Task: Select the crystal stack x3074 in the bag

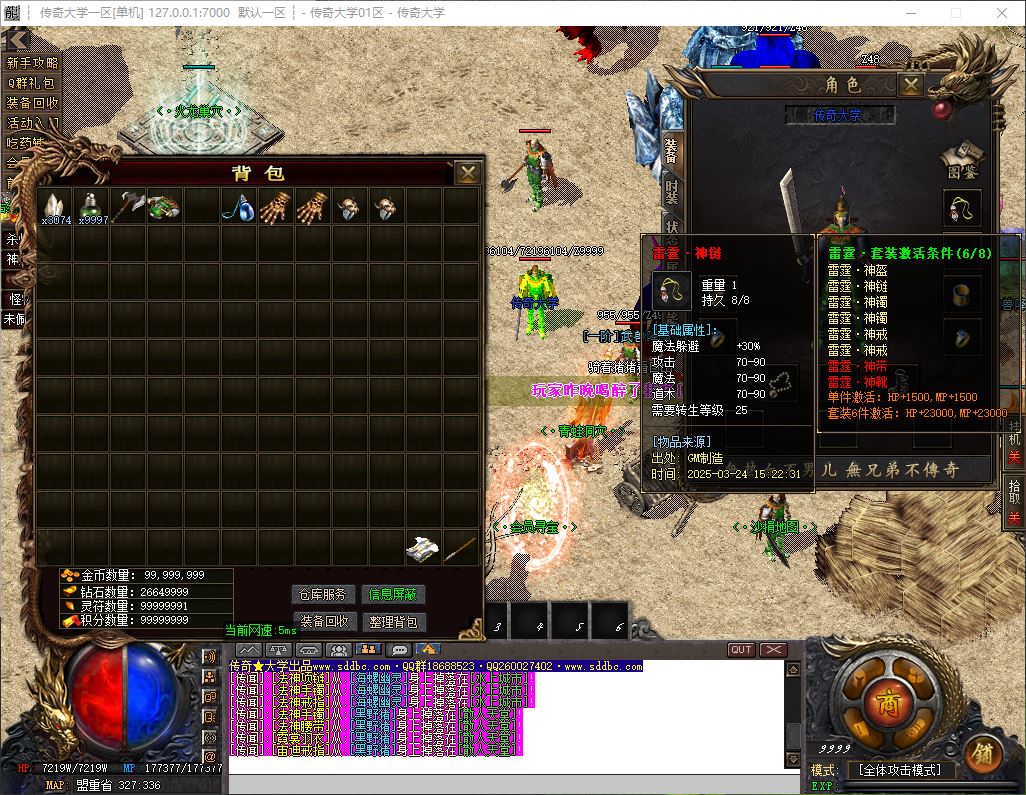Action: tap(54, 206)
